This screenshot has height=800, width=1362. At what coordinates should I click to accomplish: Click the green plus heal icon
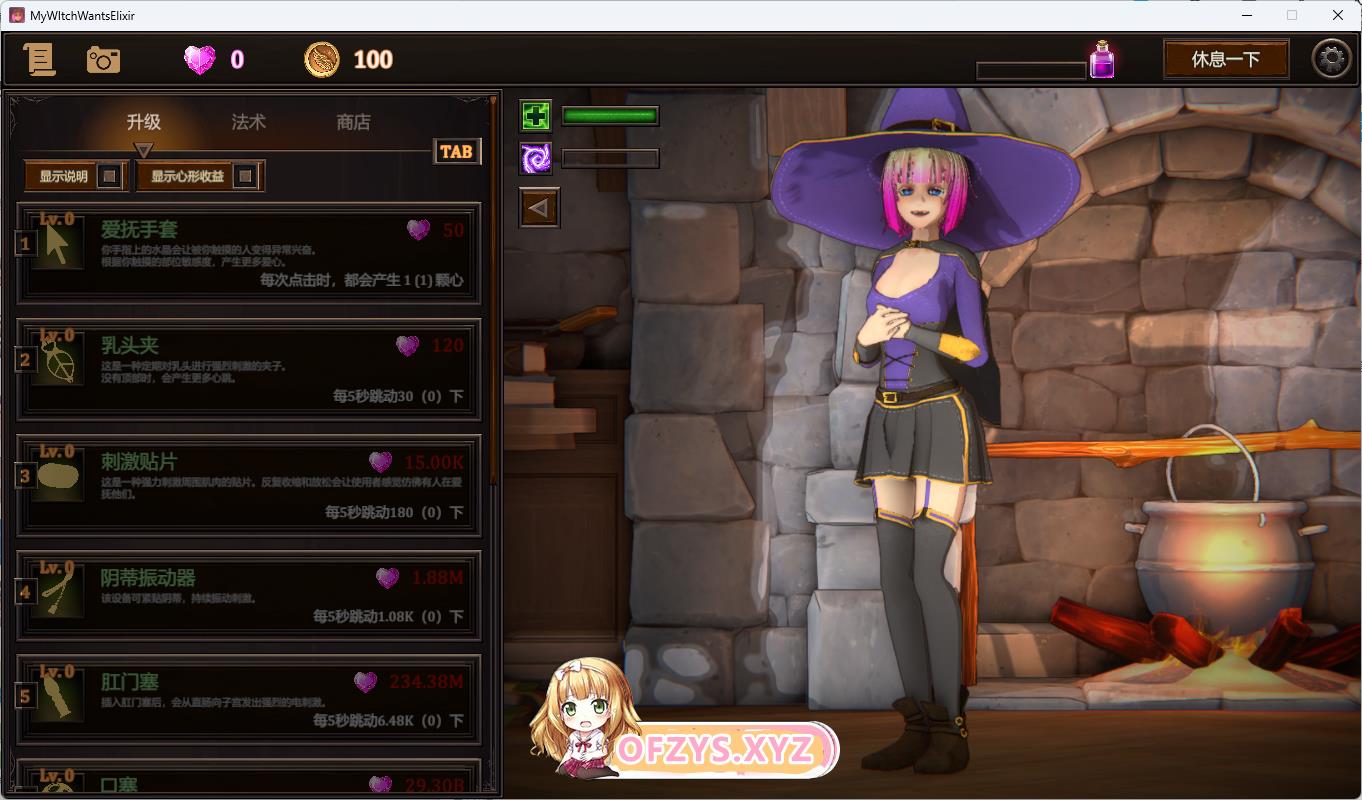click(536, 116)
